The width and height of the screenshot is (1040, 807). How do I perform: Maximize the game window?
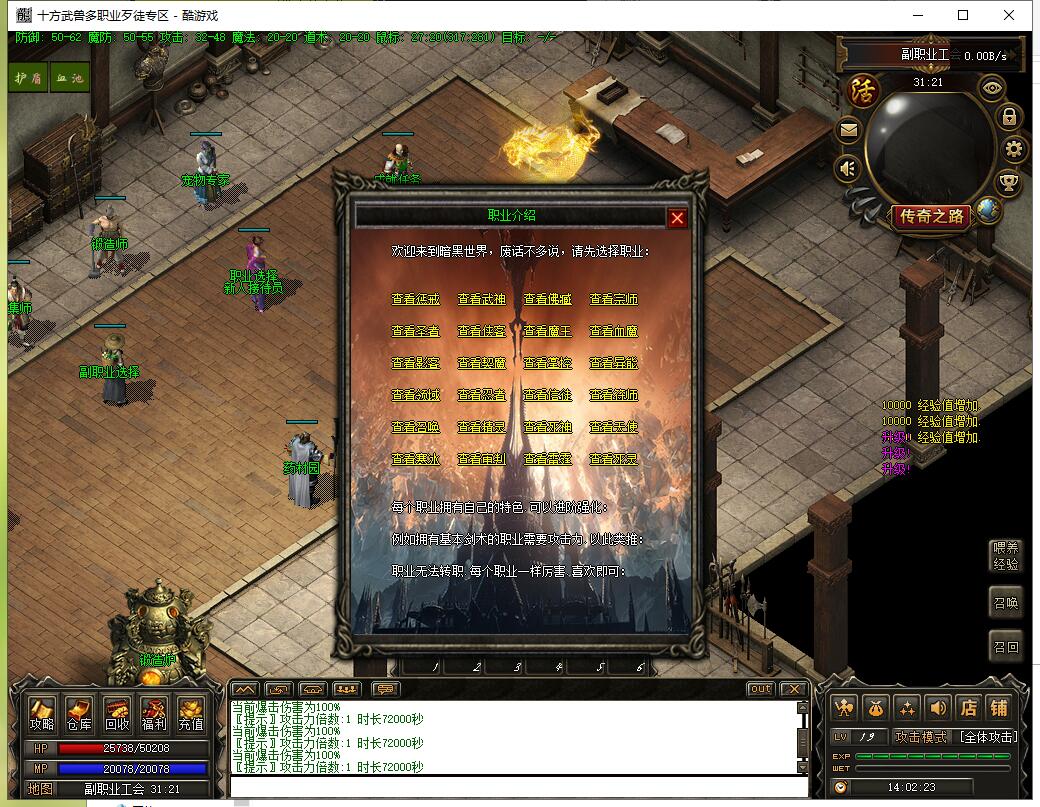point(963,15)
